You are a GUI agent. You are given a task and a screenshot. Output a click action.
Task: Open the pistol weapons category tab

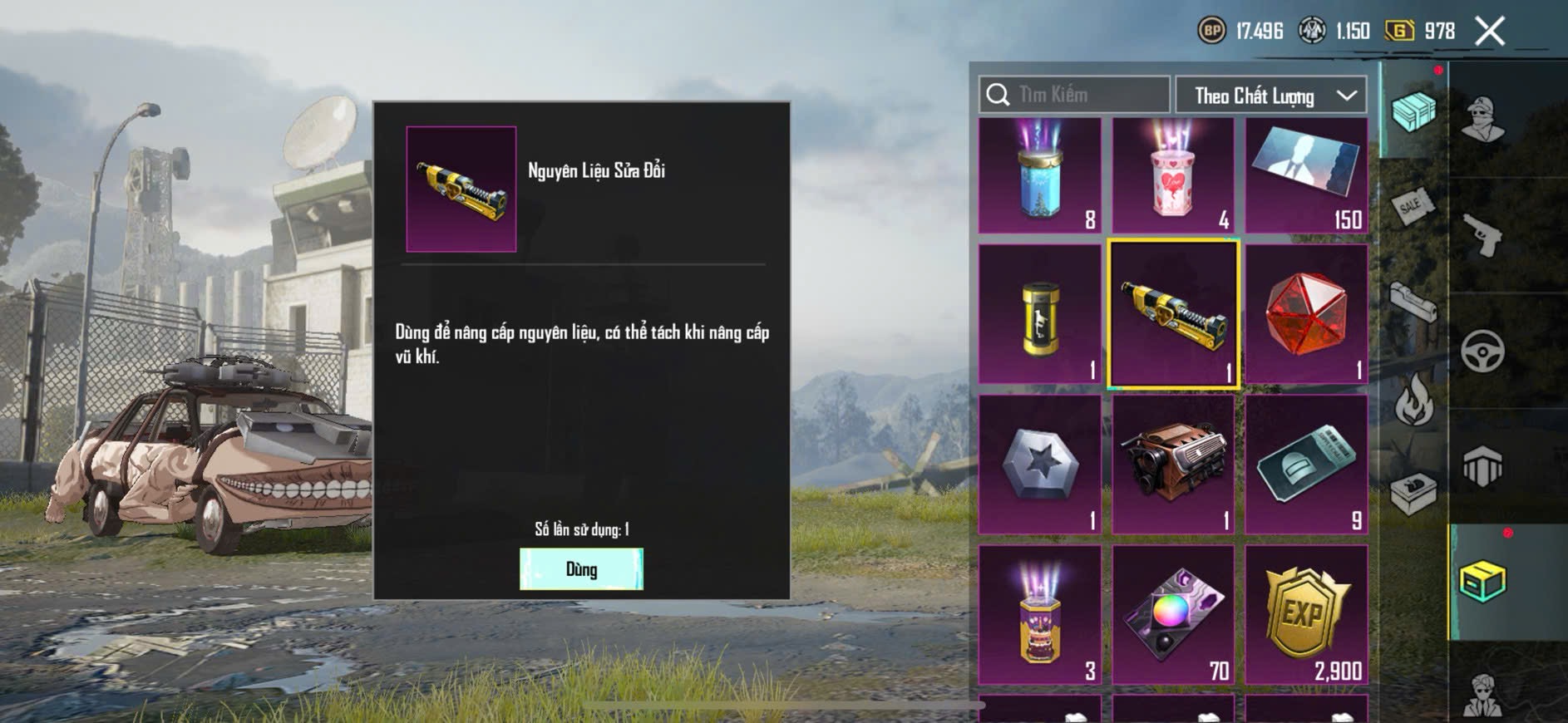click(x=1483, y=236)
